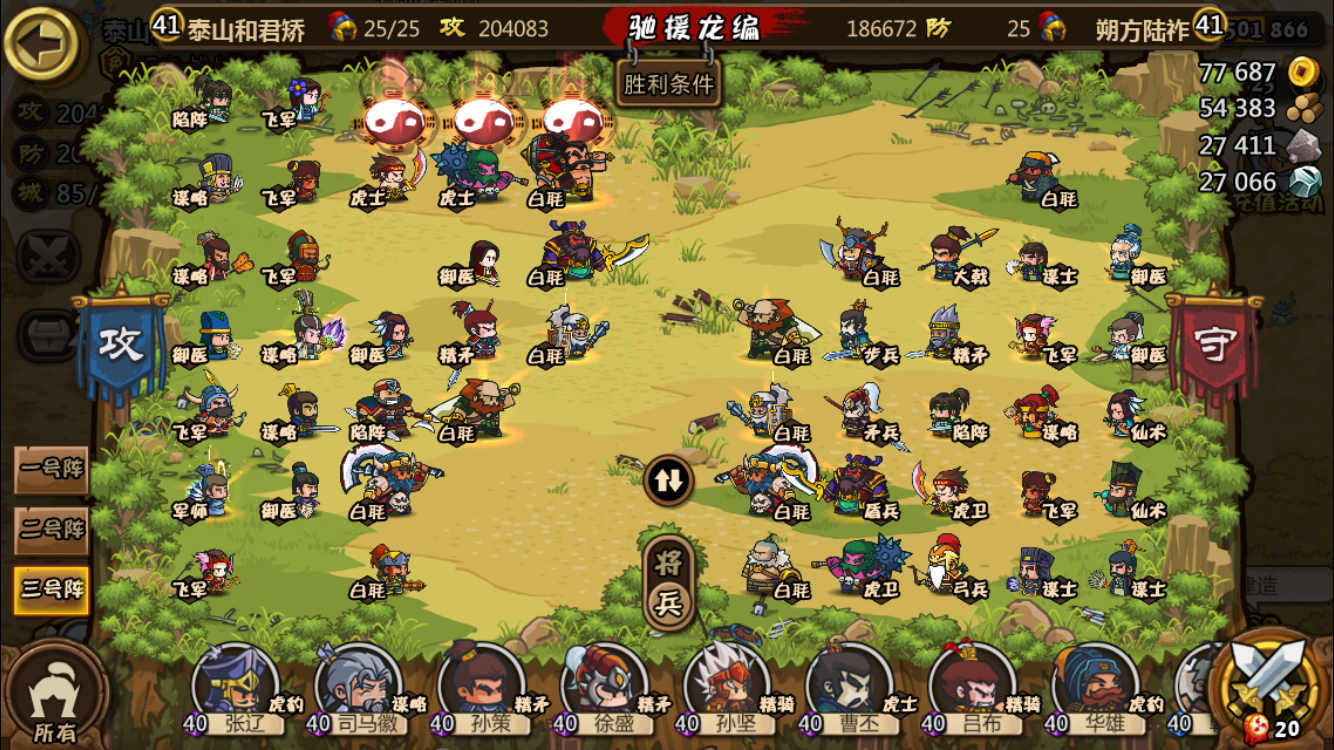
Task: Switch to formation 一号阵
Action: 51,470
